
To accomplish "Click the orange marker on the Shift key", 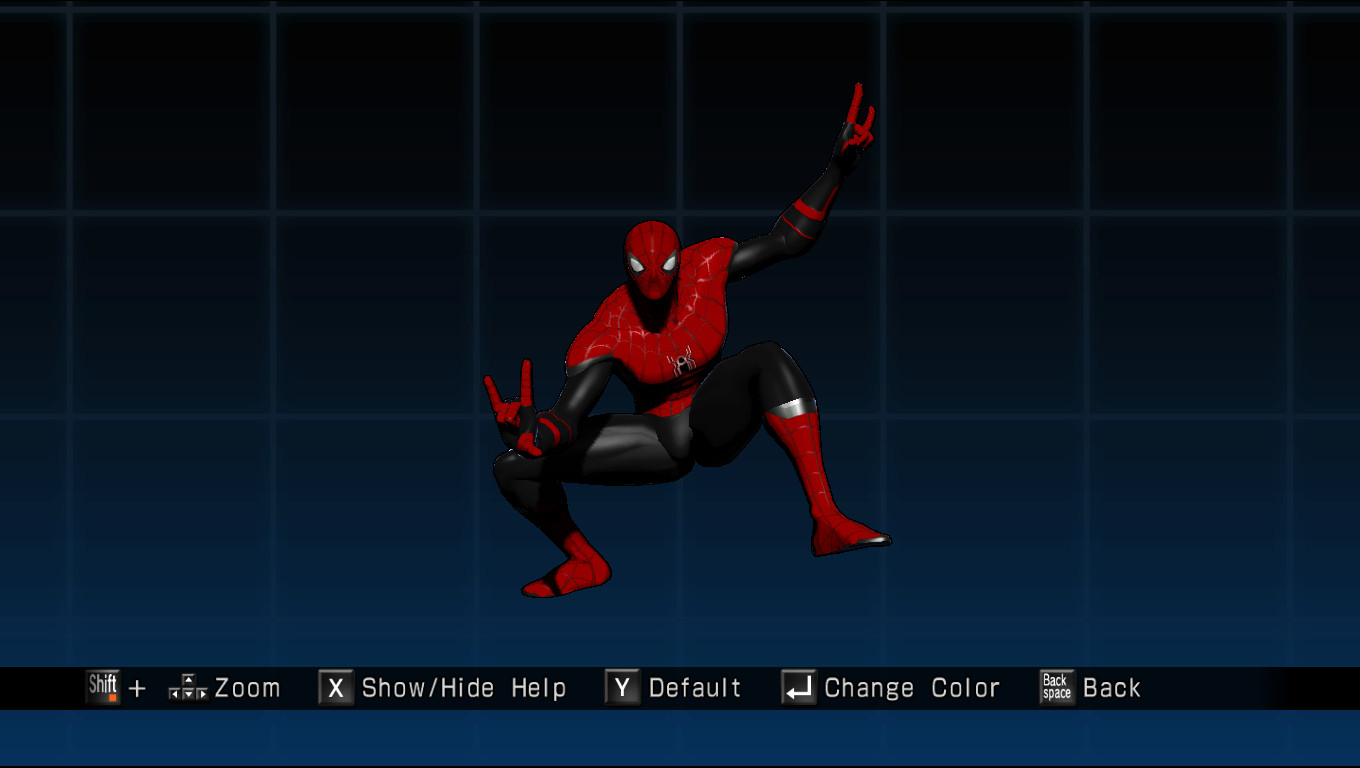I will (114, 696).
